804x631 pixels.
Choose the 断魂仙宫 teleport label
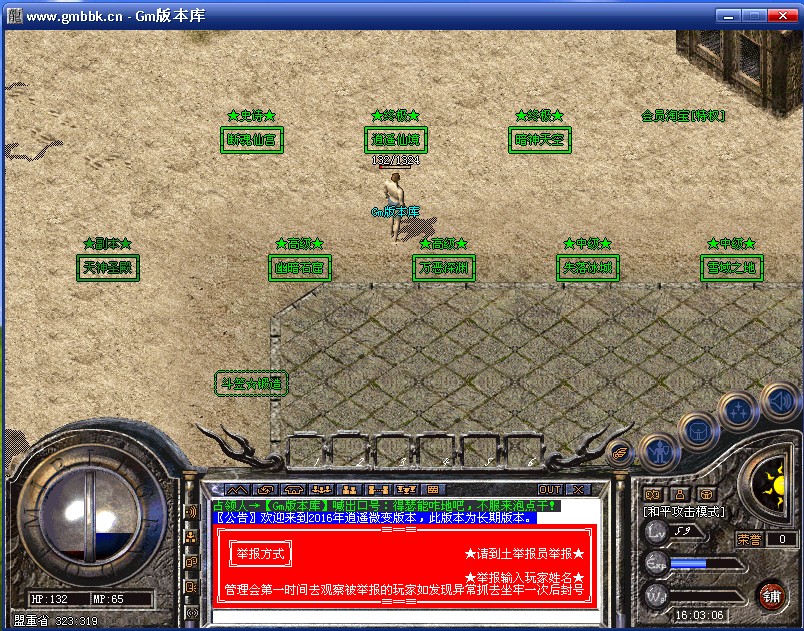coord(252,140)
